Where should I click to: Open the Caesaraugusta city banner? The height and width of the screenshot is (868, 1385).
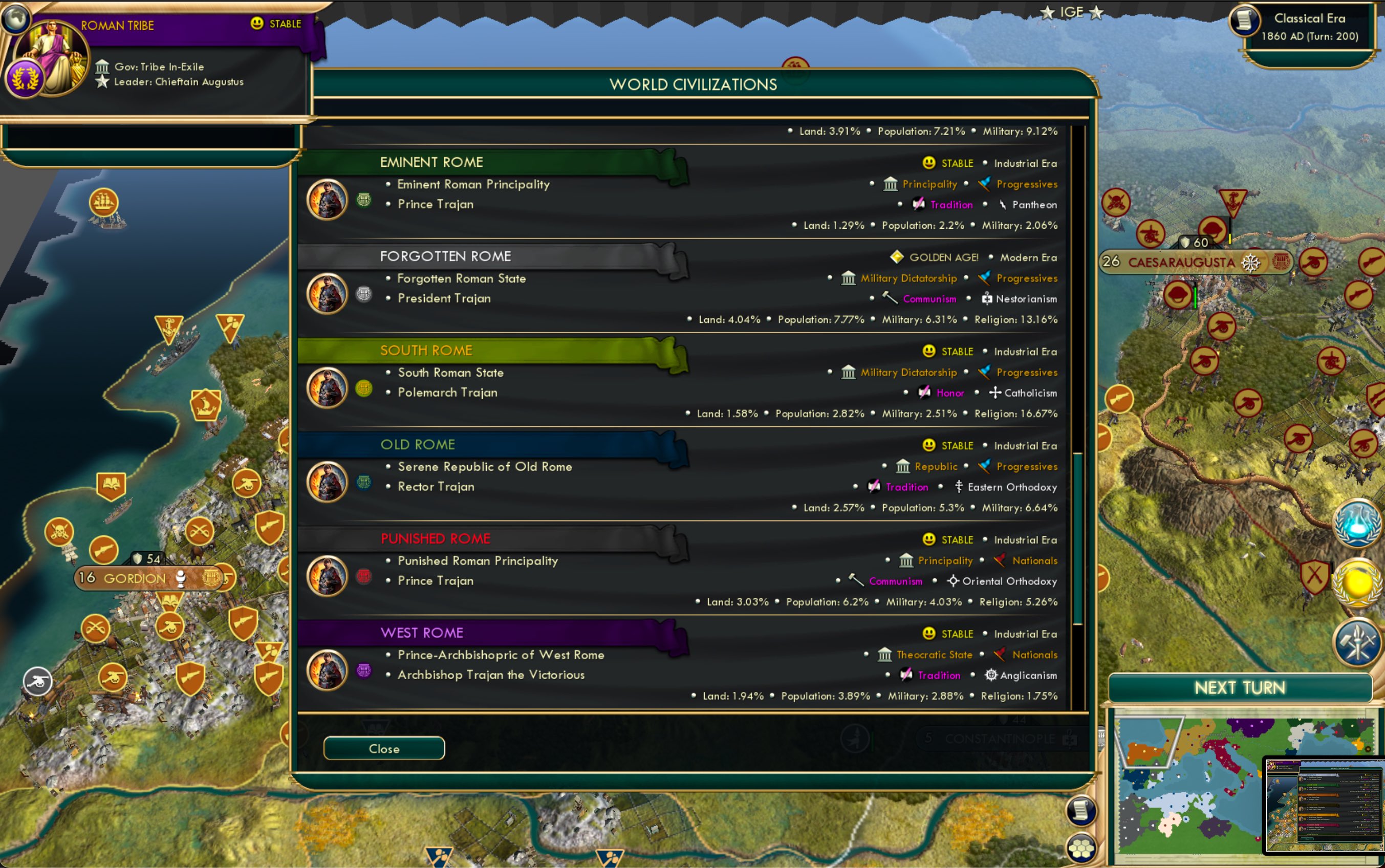point(1181,263)
